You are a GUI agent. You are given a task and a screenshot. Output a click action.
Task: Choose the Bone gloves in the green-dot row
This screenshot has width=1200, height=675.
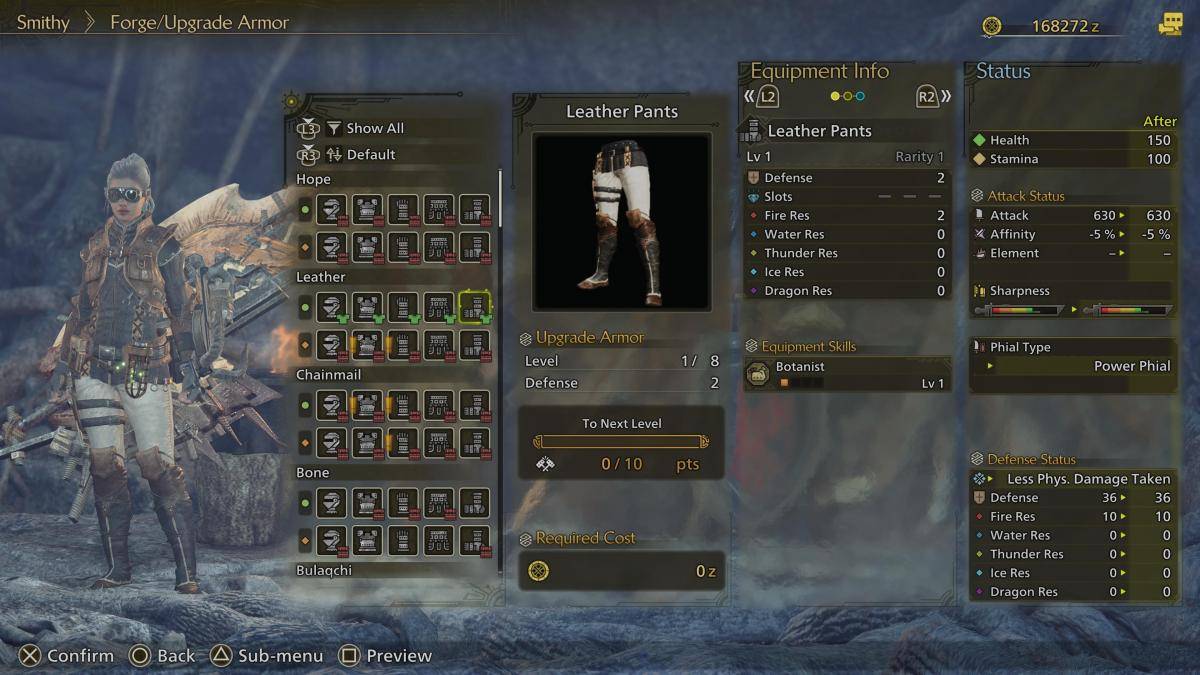point(403,503)
